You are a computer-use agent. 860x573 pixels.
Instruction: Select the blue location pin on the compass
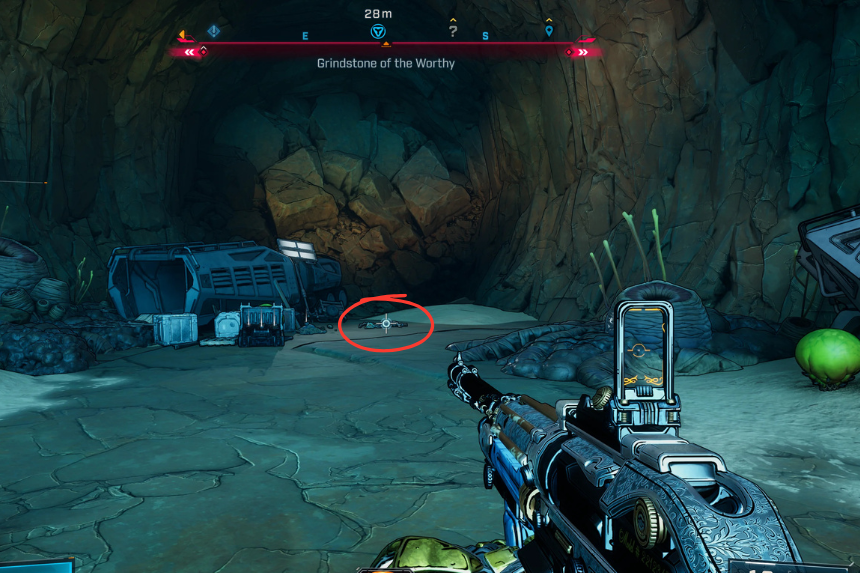coord(549,31)
